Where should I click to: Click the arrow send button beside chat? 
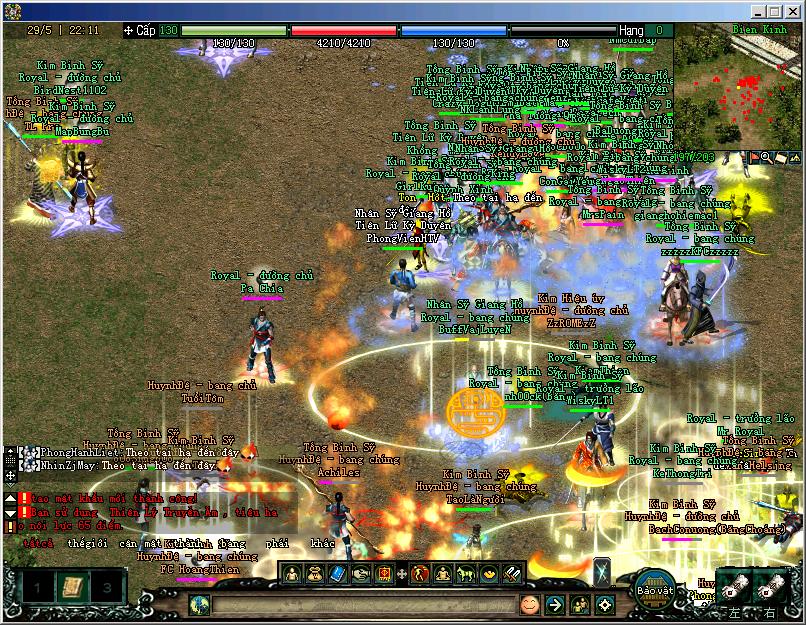tap(554, 605)
